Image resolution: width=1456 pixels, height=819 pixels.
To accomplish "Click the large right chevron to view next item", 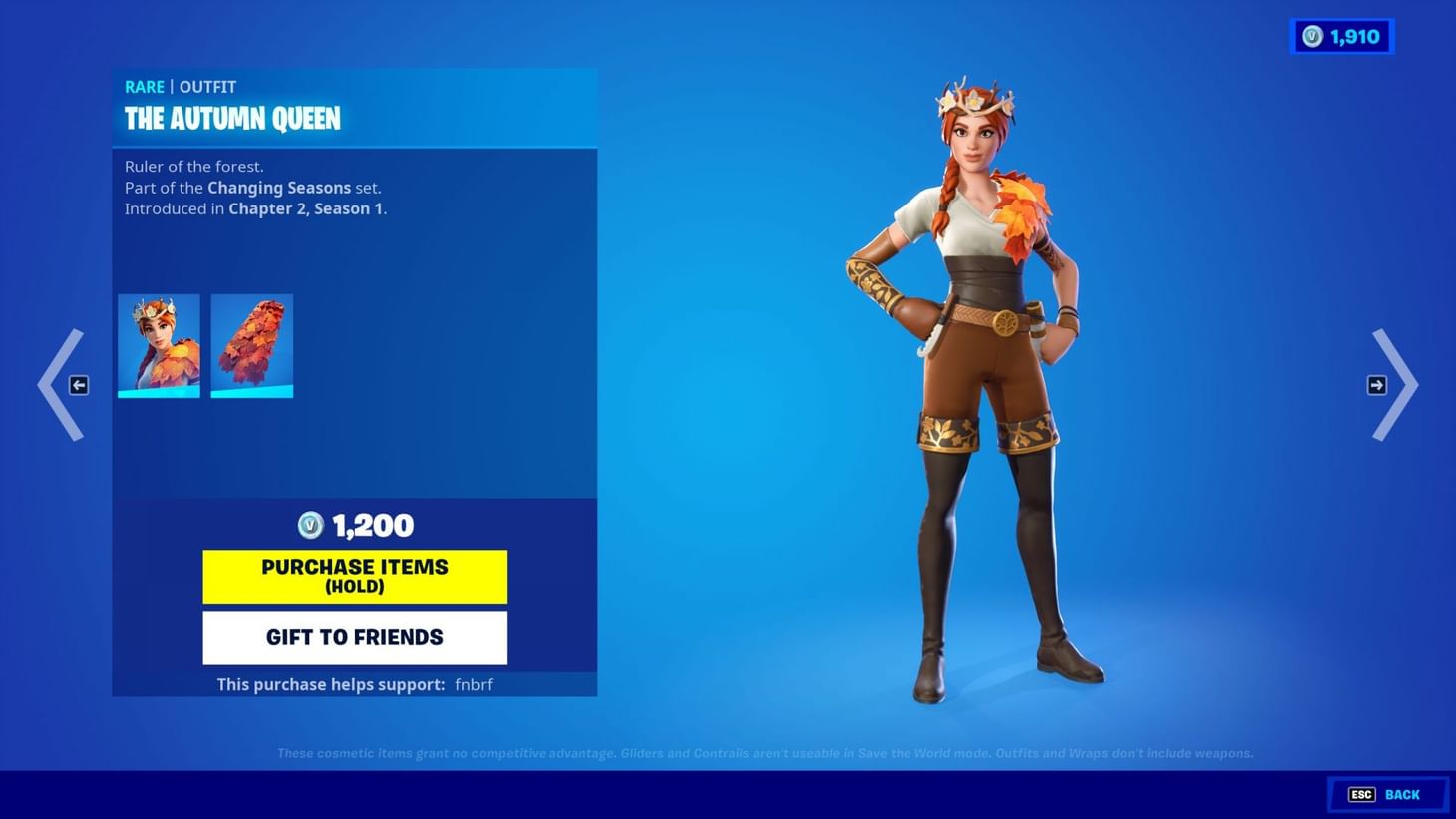I will coord(1396,385).
